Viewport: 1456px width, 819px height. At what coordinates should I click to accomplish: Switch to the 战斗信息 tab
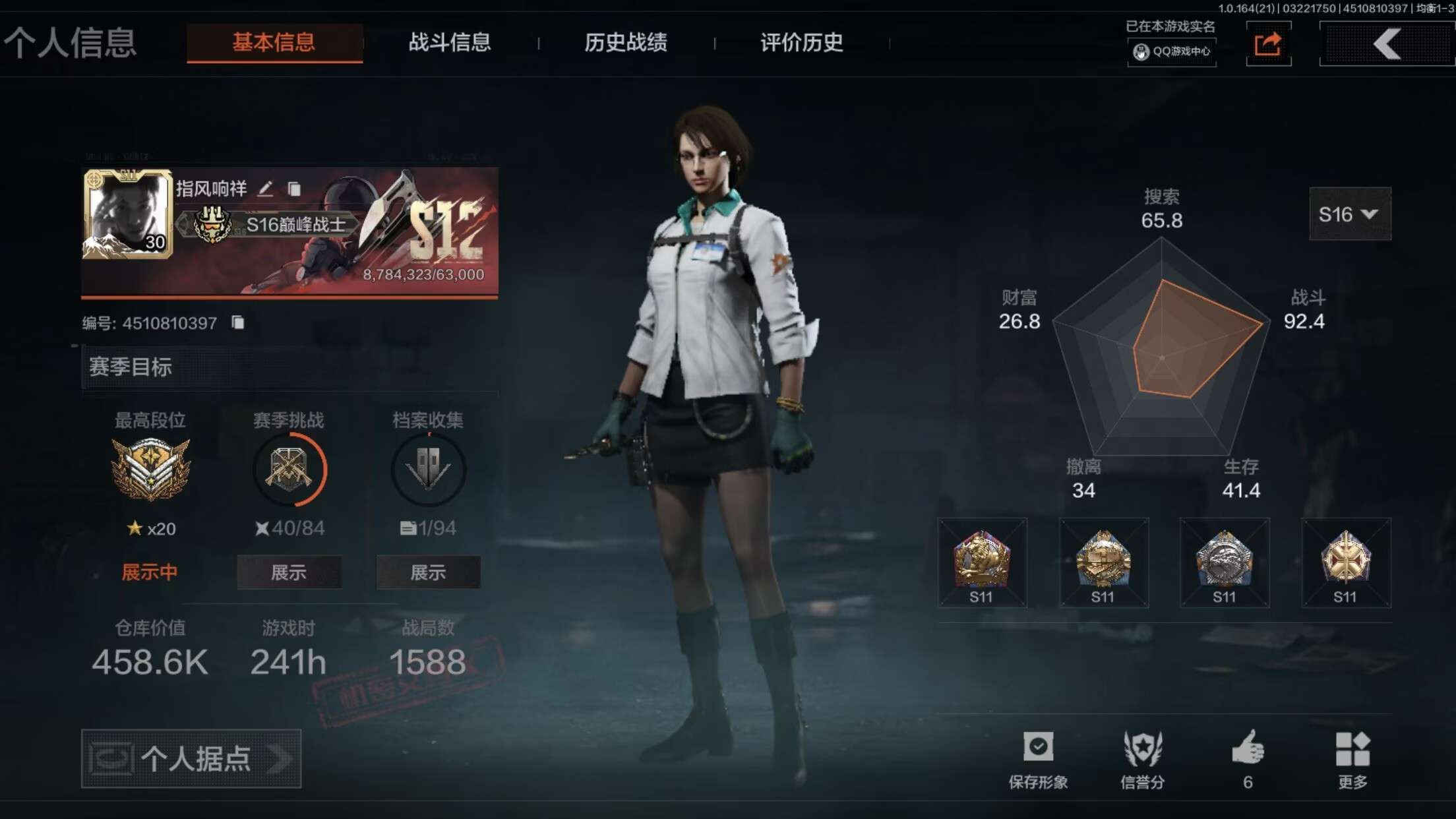coord(450,42)
